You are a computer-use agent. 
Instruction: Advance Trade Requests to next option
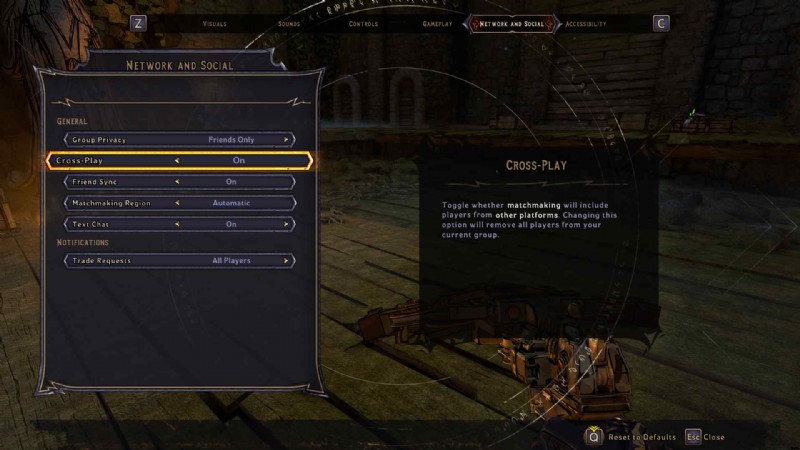pos(286,261)
